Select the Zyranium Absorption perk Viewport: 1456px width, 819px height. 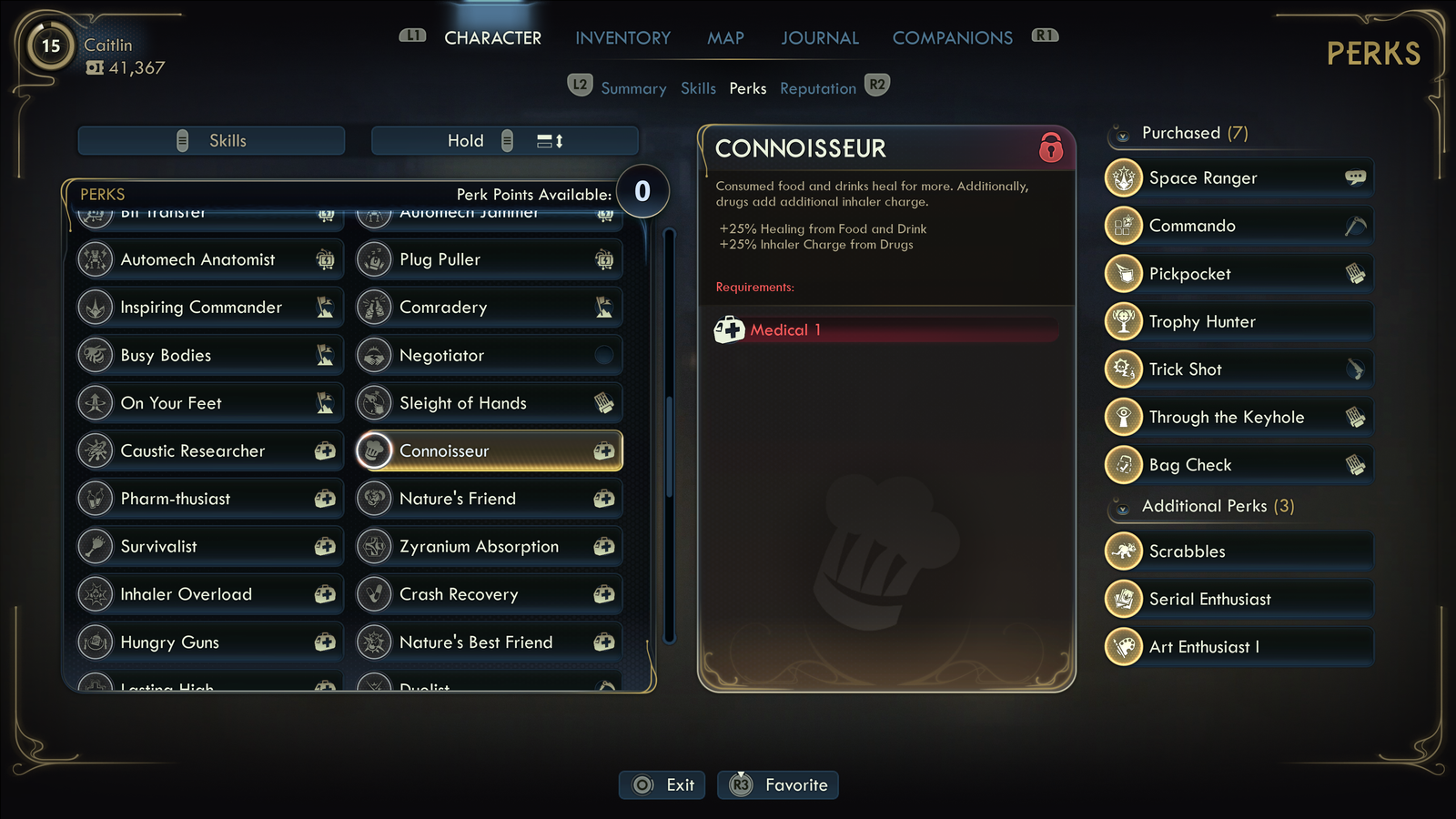click(489, 547)
